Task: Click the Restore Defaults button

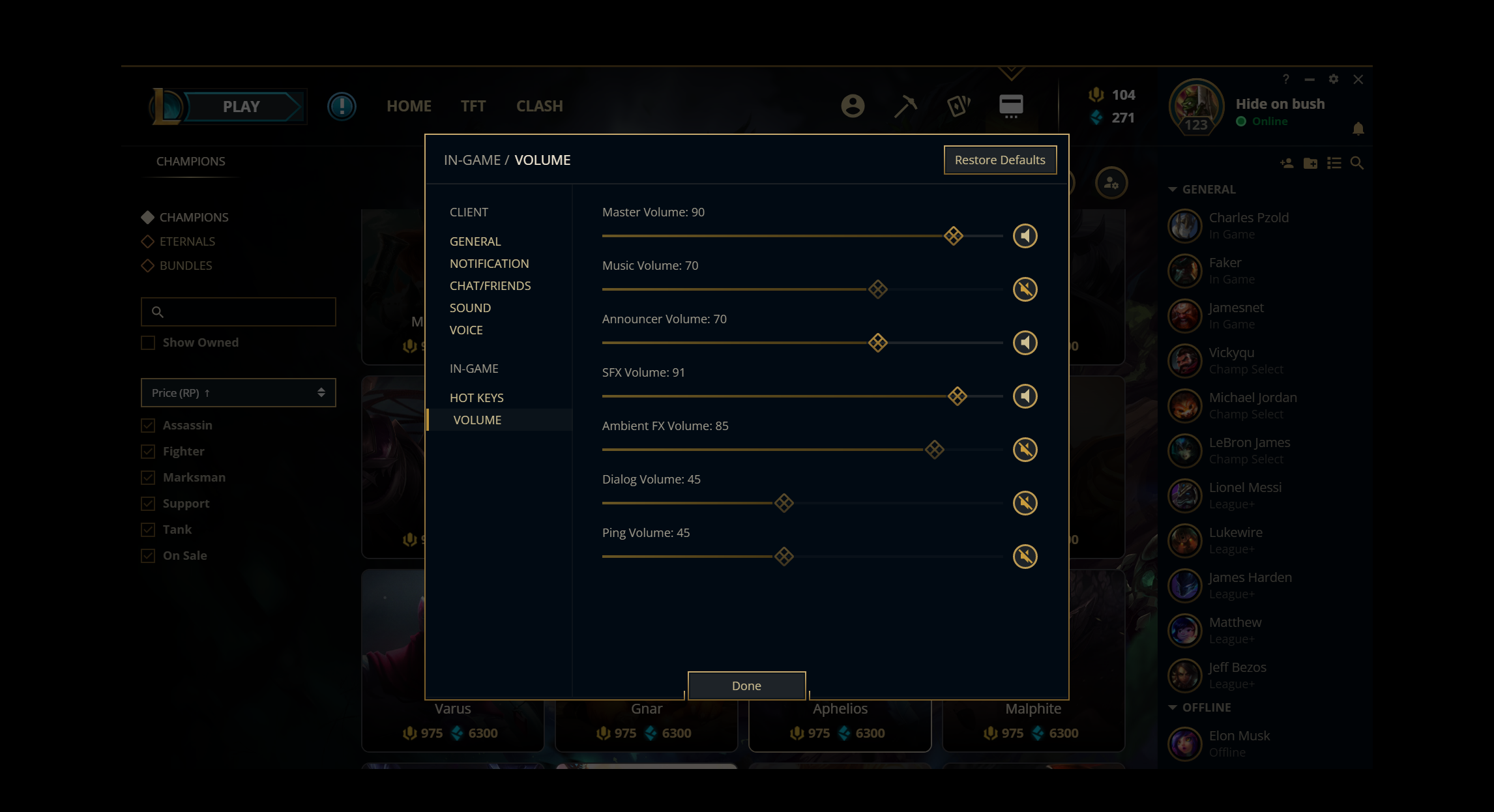Action: pyautogui.click(x=999, y=160)
